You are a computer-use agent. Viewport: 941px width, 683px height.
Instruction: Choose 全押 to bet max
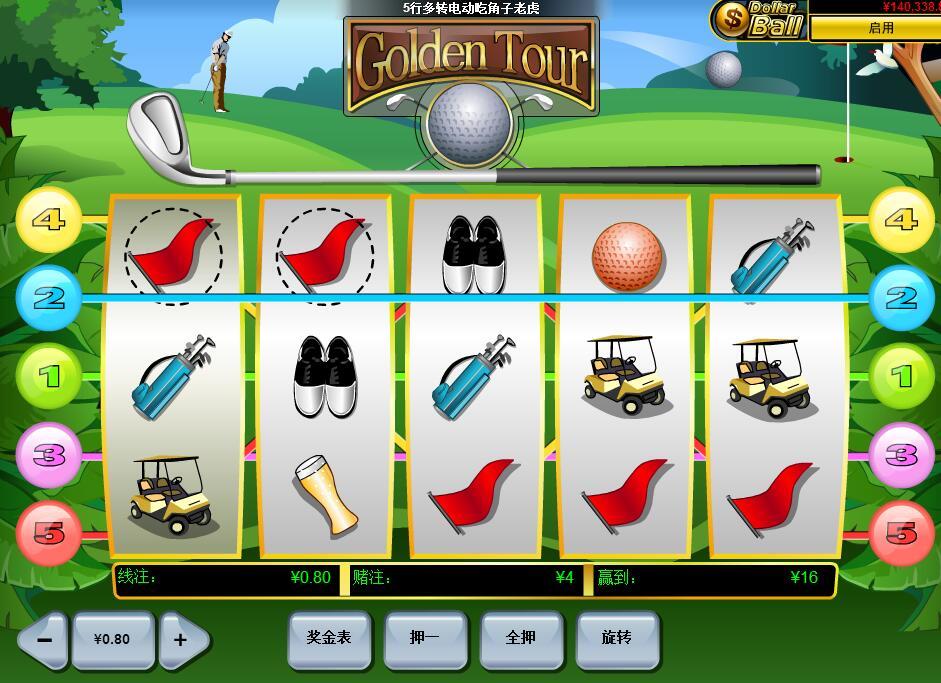tap(521, 637)
